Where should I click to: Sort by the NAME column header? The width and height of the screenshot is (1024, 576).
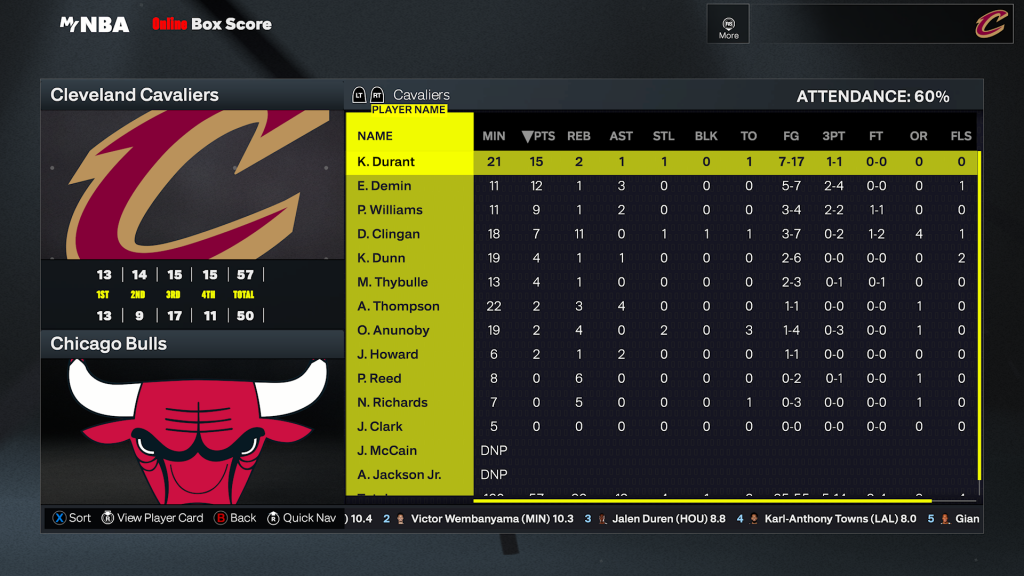point(375,136)
